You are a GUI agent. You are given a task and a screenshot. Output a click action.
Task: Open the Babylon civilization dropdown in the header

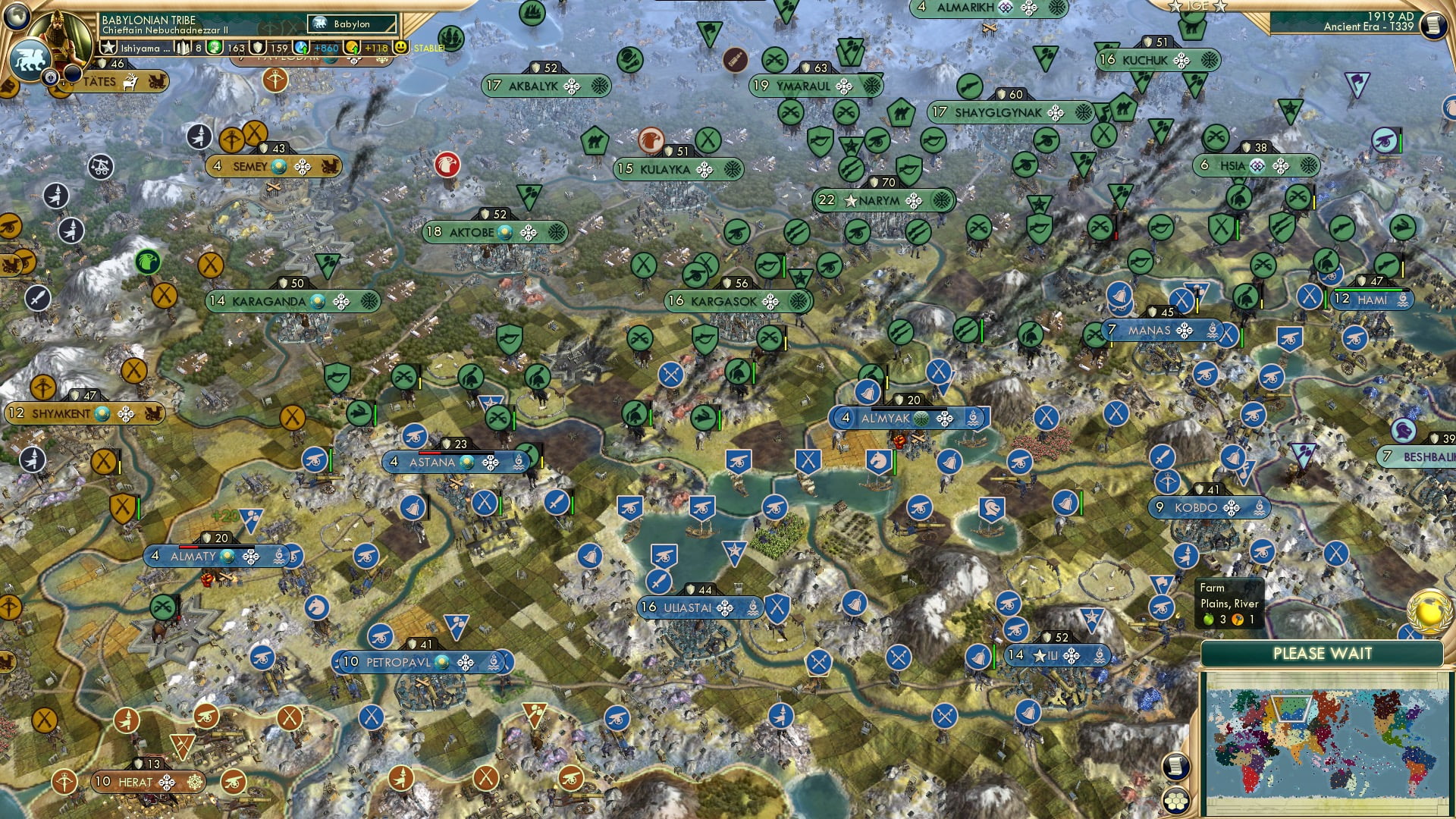352,24
